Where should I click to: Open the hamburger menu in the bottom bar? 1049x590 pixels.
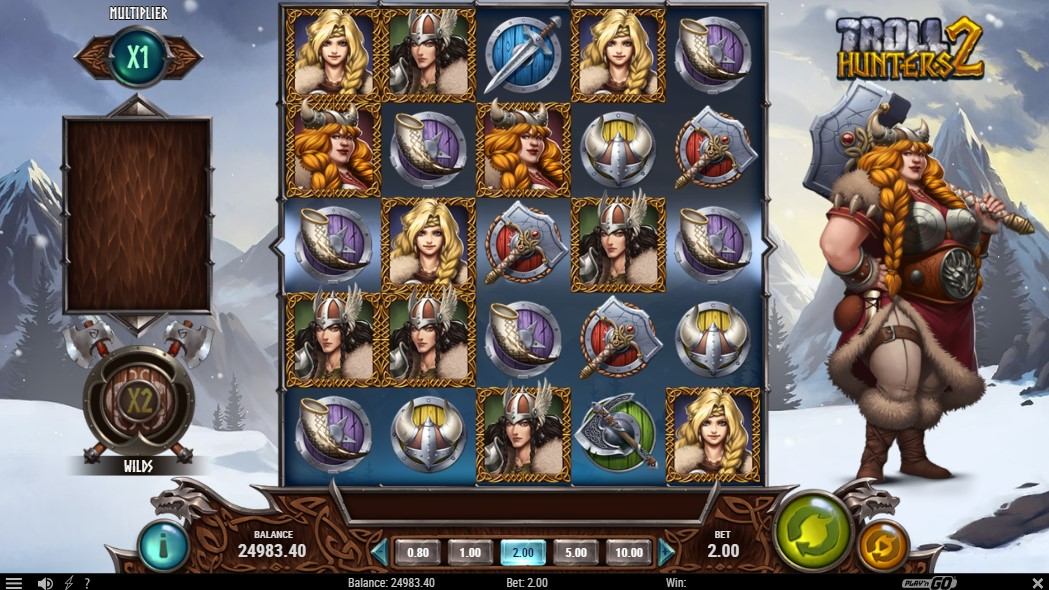point(14,583)
